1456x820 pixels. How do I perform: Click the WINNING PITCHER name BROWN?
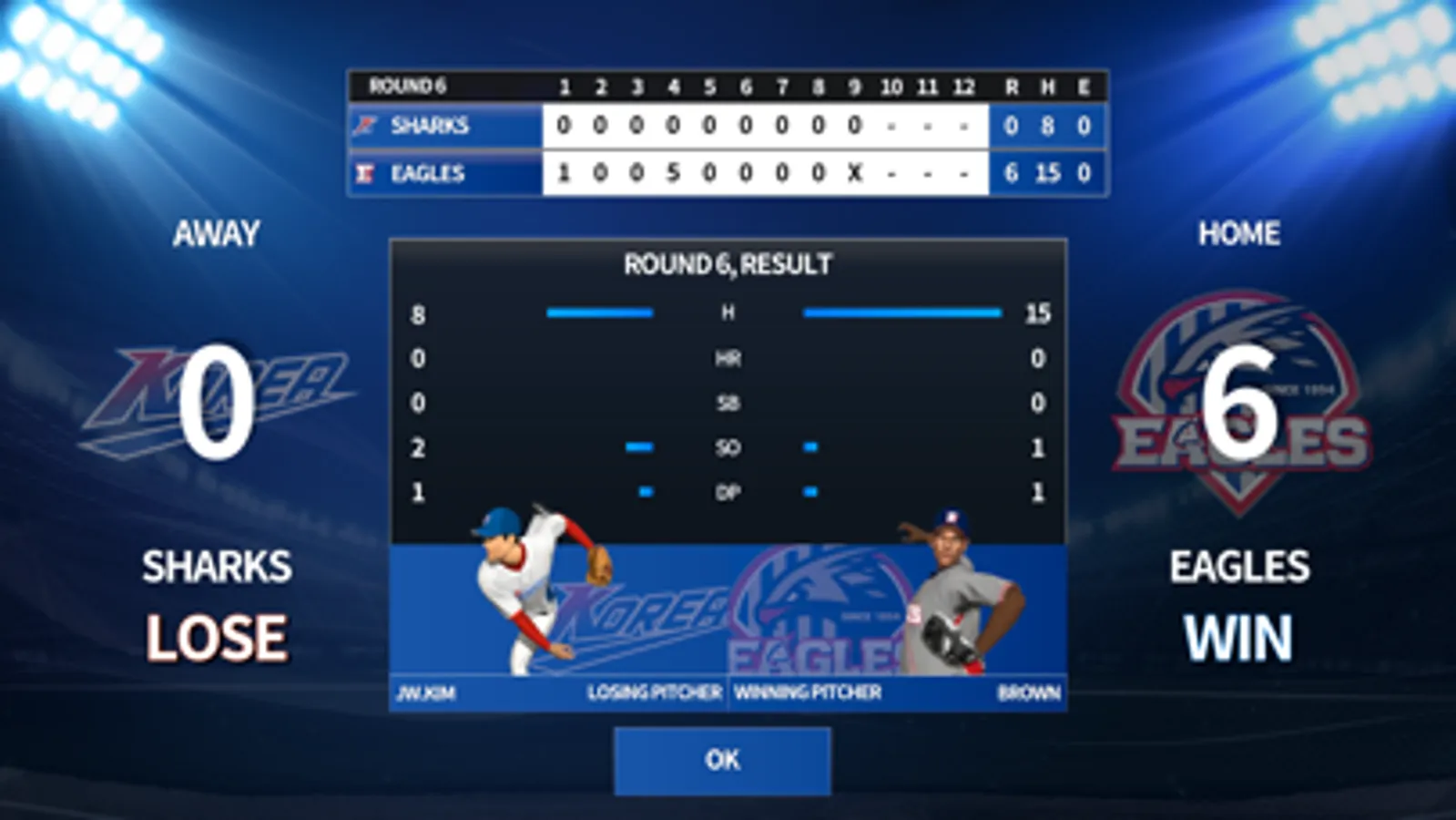coord(1028,693)
